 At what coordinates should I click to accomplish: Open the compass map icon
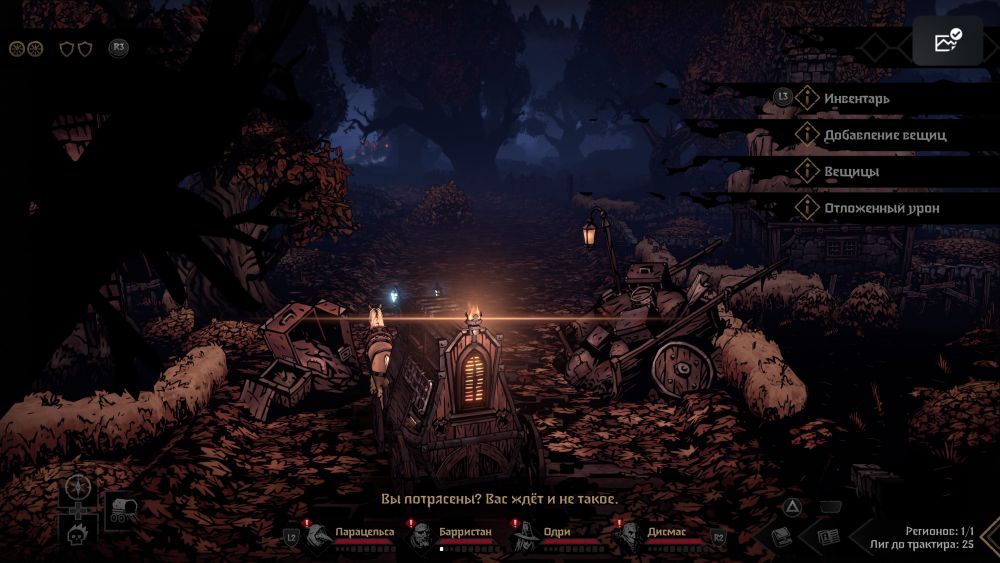coord(77,489)
